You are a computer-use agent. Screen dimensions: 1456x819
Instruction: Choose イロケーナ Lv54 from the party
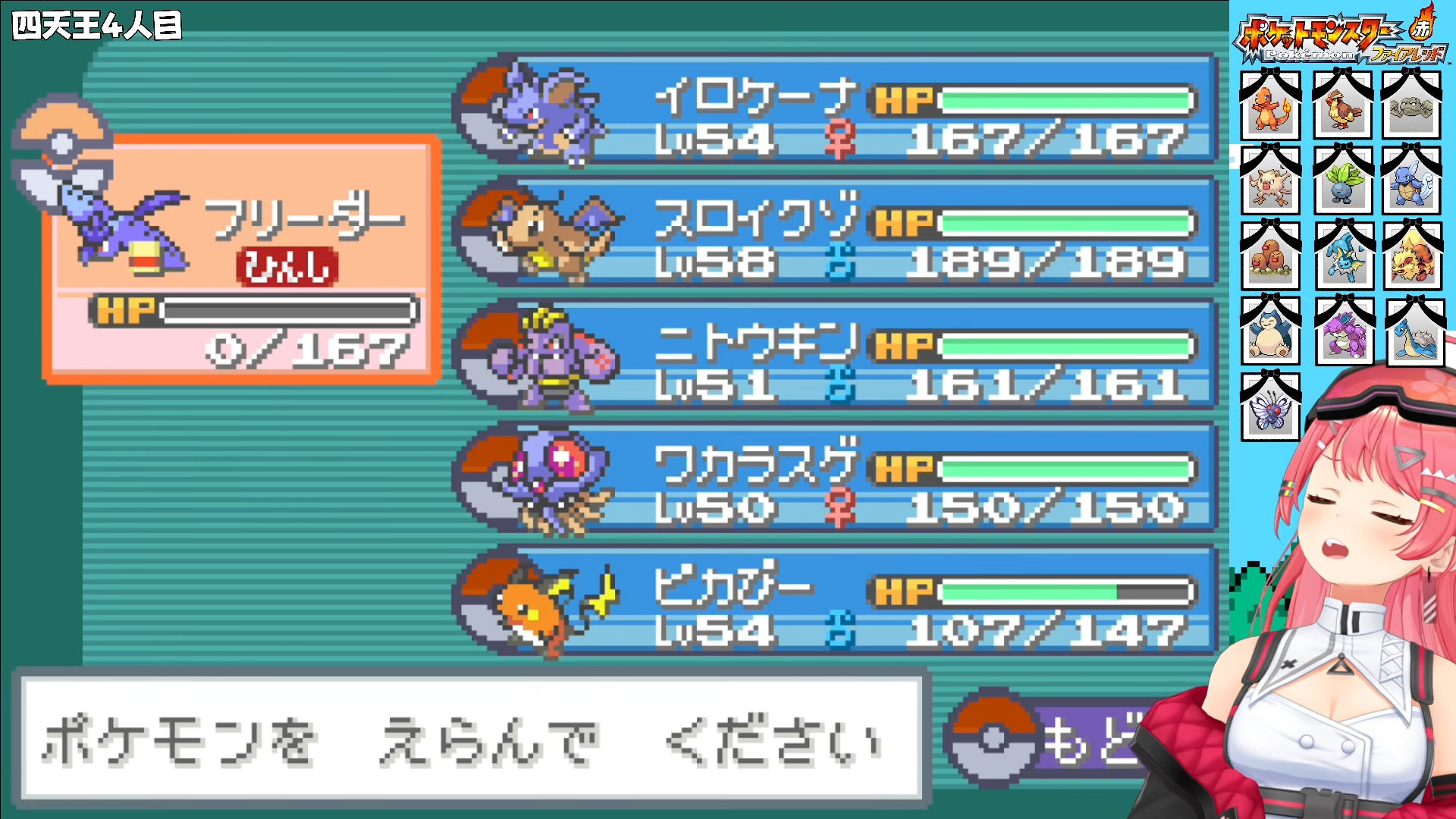(x=834, y=110)
